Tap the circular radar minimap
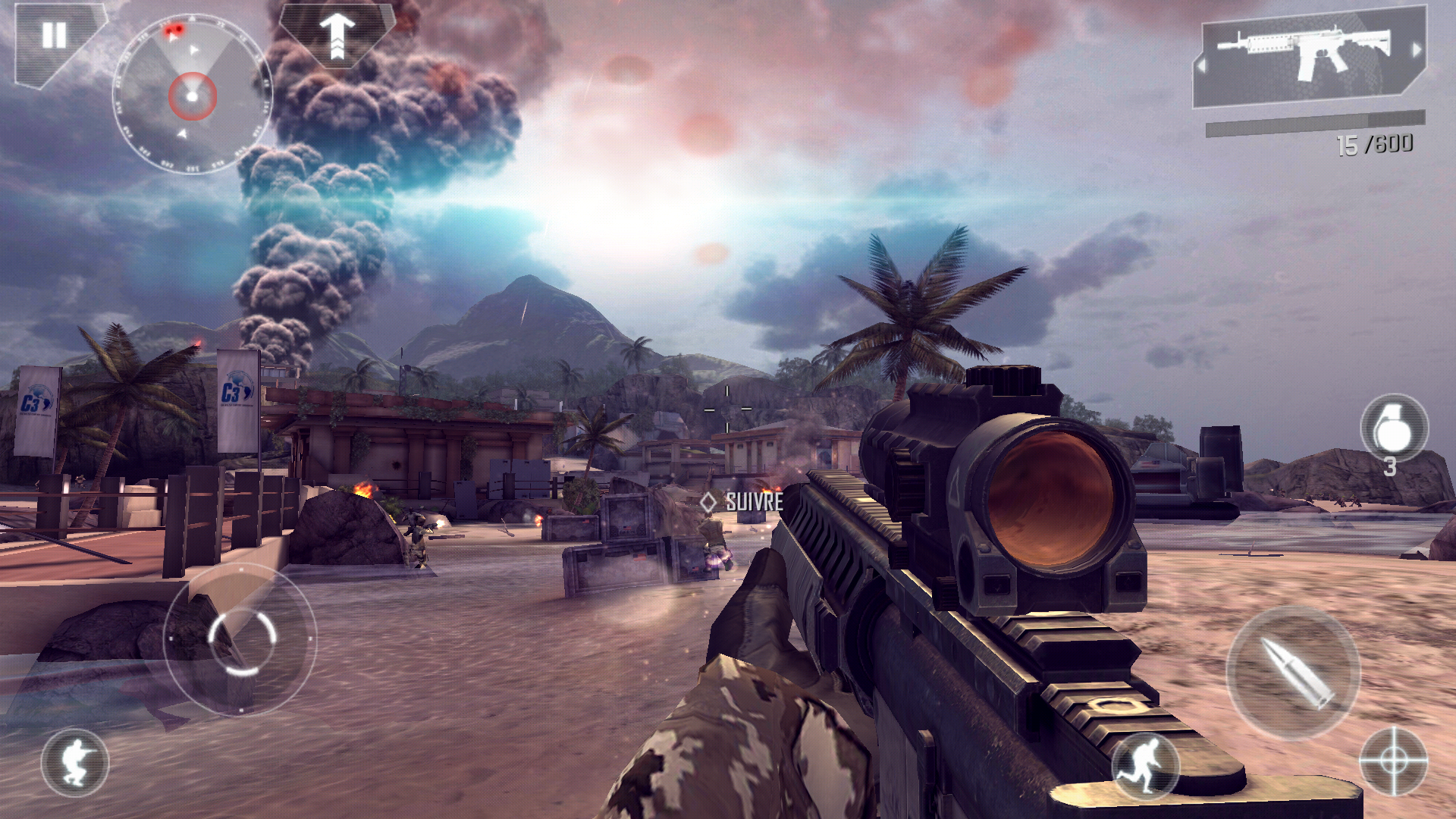Image resolution: width=1456 pixels, height=819 pixels. [192, 96]
